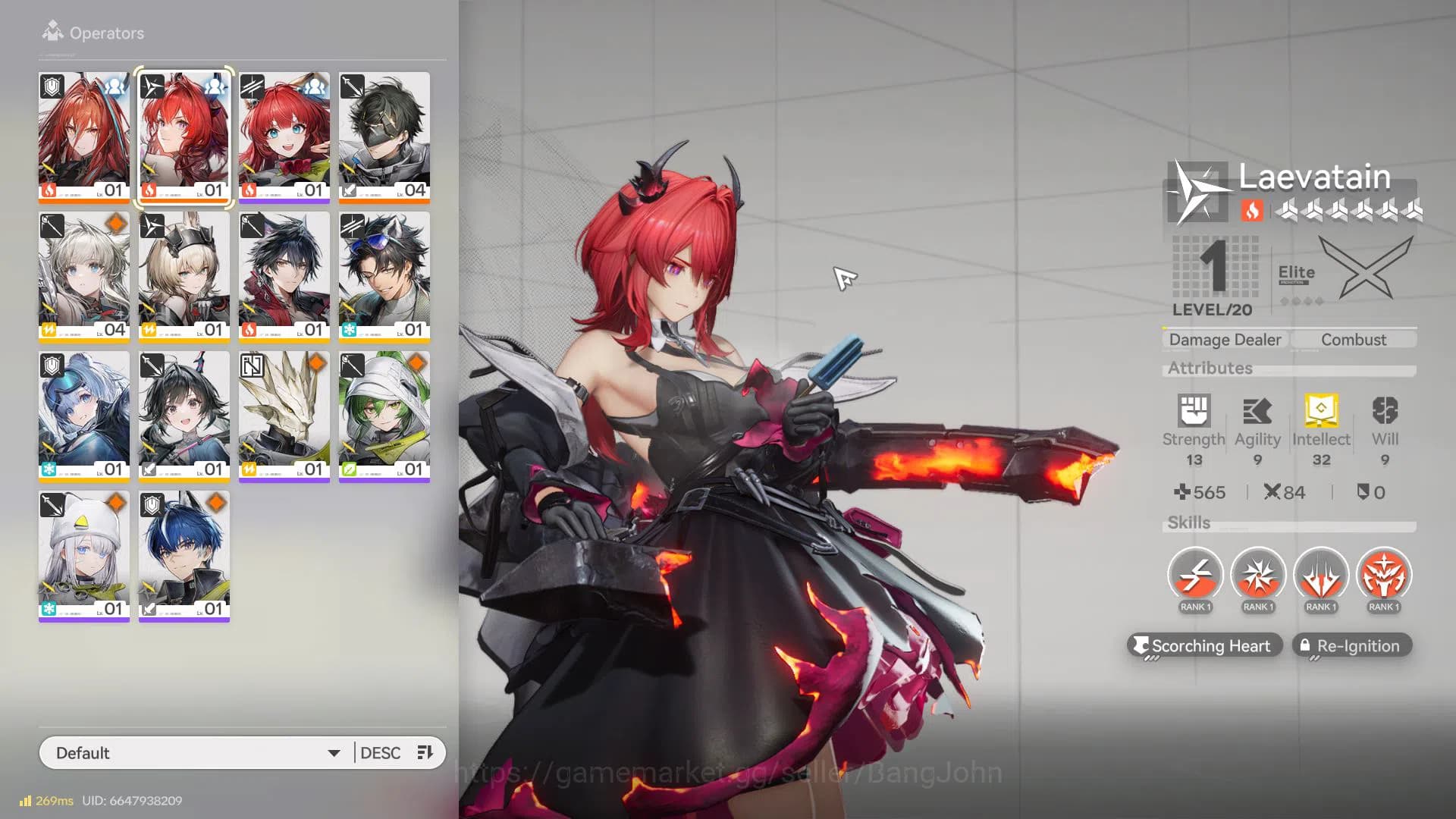Switch to the Combust tab

[x=1354, y=339]
